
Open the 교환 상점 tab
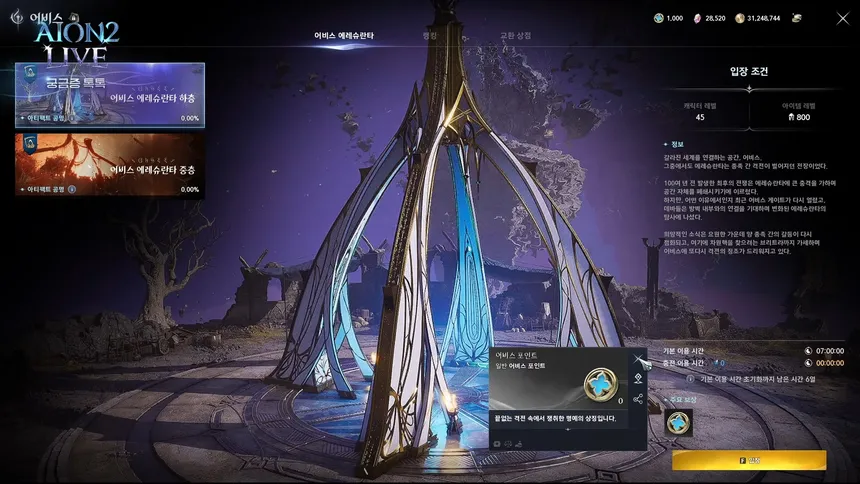515,36
